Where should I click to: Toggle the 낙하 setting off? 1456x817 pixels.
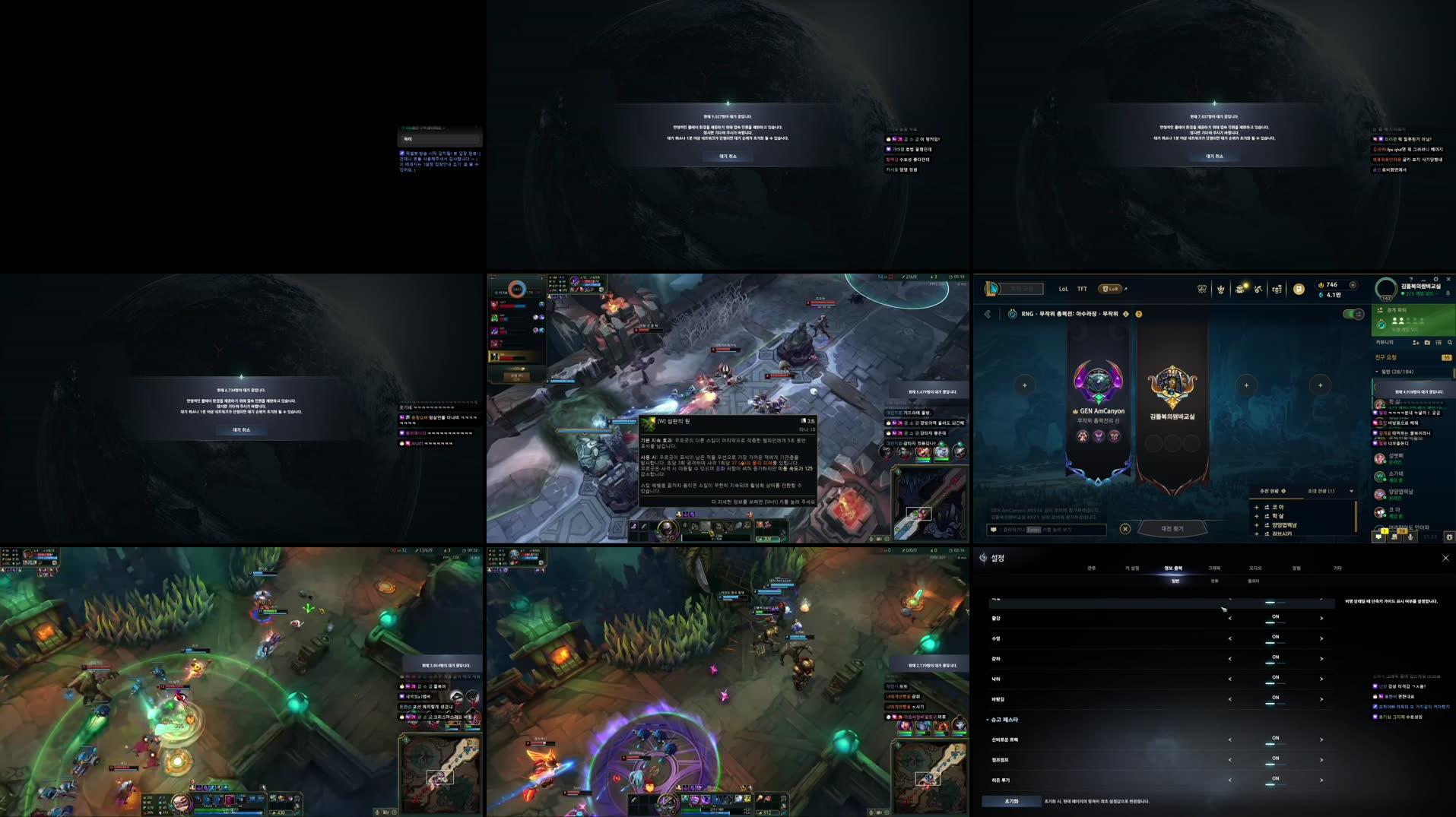tap(1274, 678)
